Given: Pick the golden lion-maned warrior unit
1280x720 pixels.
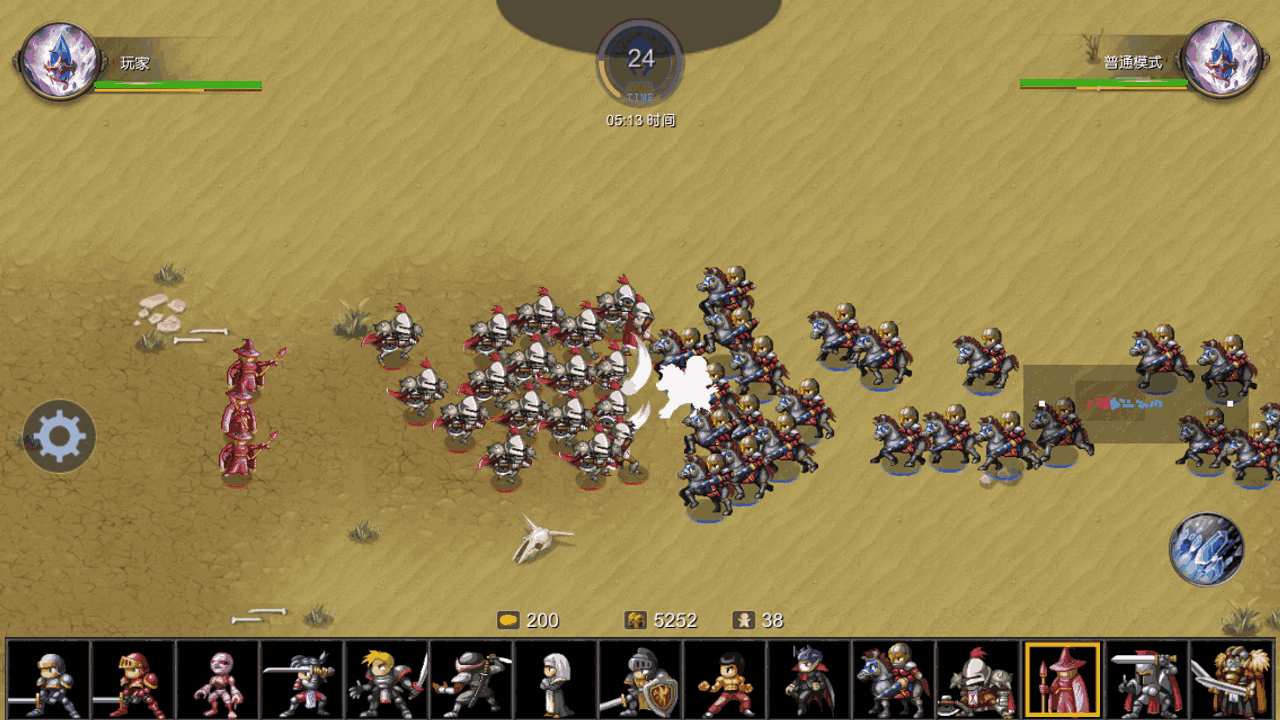Looking at the screenshot, I should [1232, 681].
